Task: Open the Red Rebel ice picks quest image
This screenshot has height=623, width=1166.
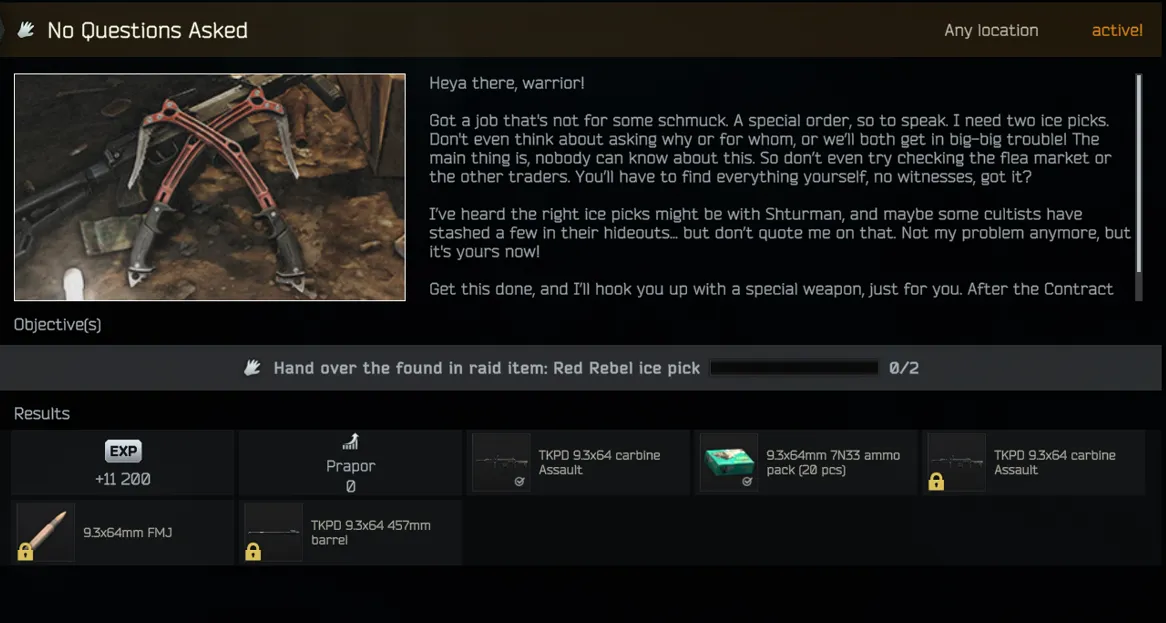Action: [x=210, y=187]
